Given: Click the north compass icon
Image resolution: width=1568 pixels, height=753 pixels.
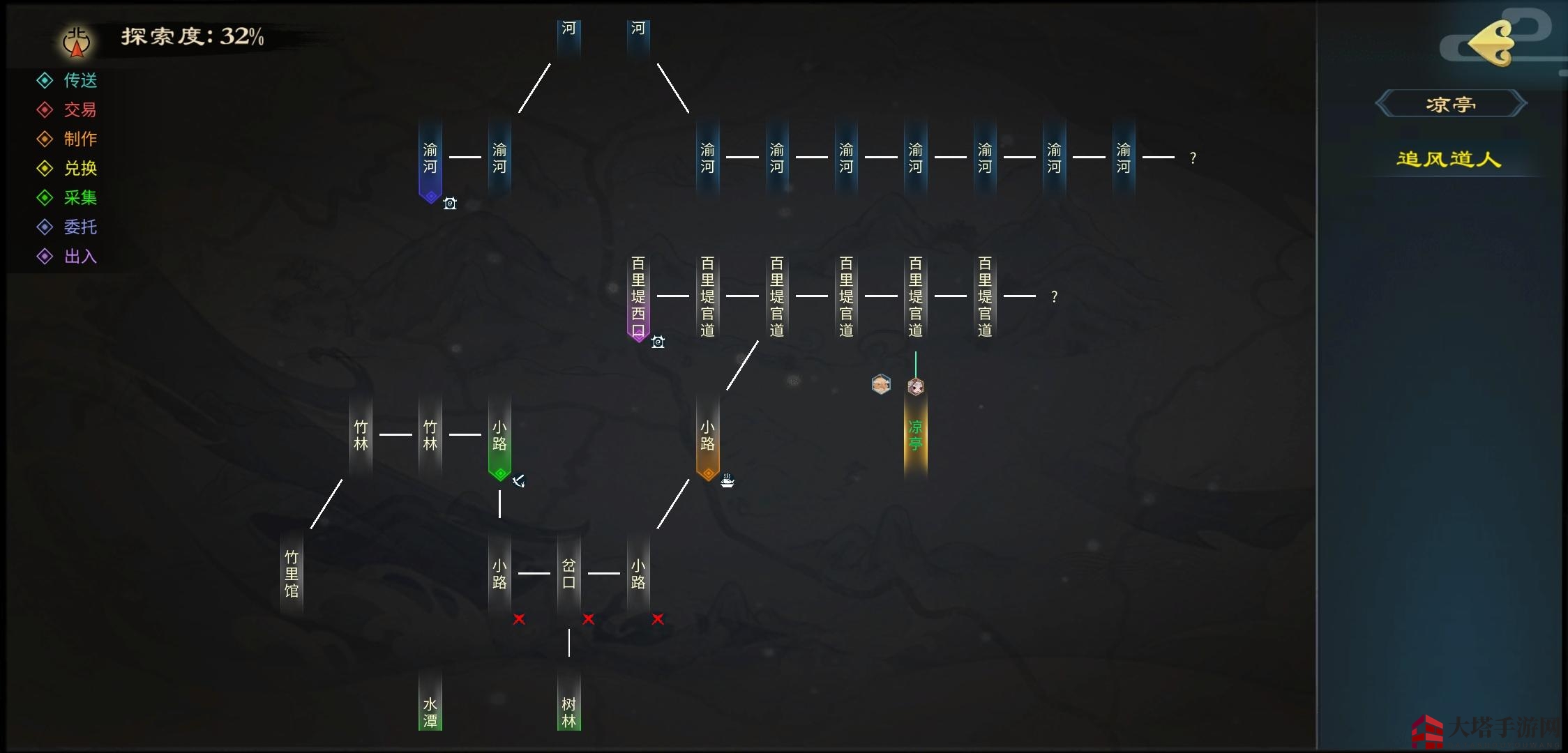Looking at the screenshot, I should [x=77, y=42].
